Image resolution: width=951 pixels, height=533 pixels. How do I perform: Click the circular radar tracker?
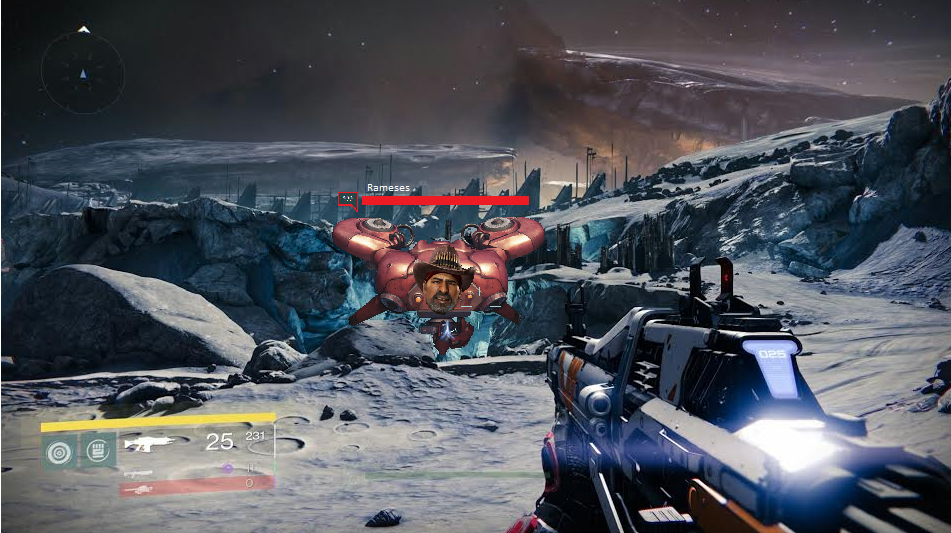(x=83, y=72)
